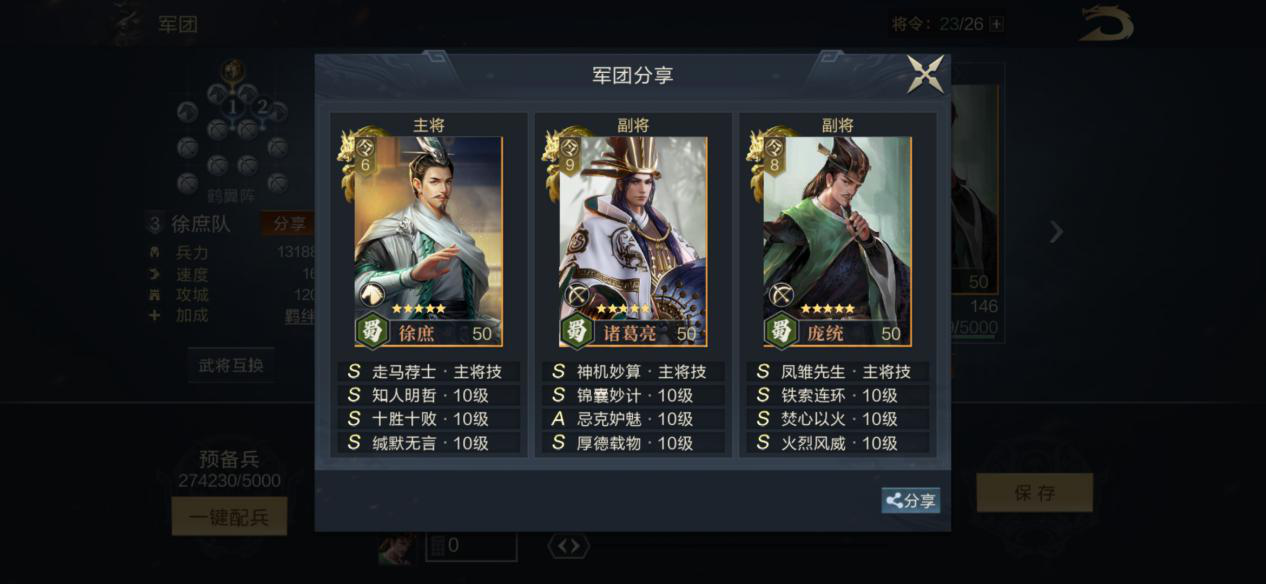Open the 锦囊妙计 skill entry

coord(634,395)
